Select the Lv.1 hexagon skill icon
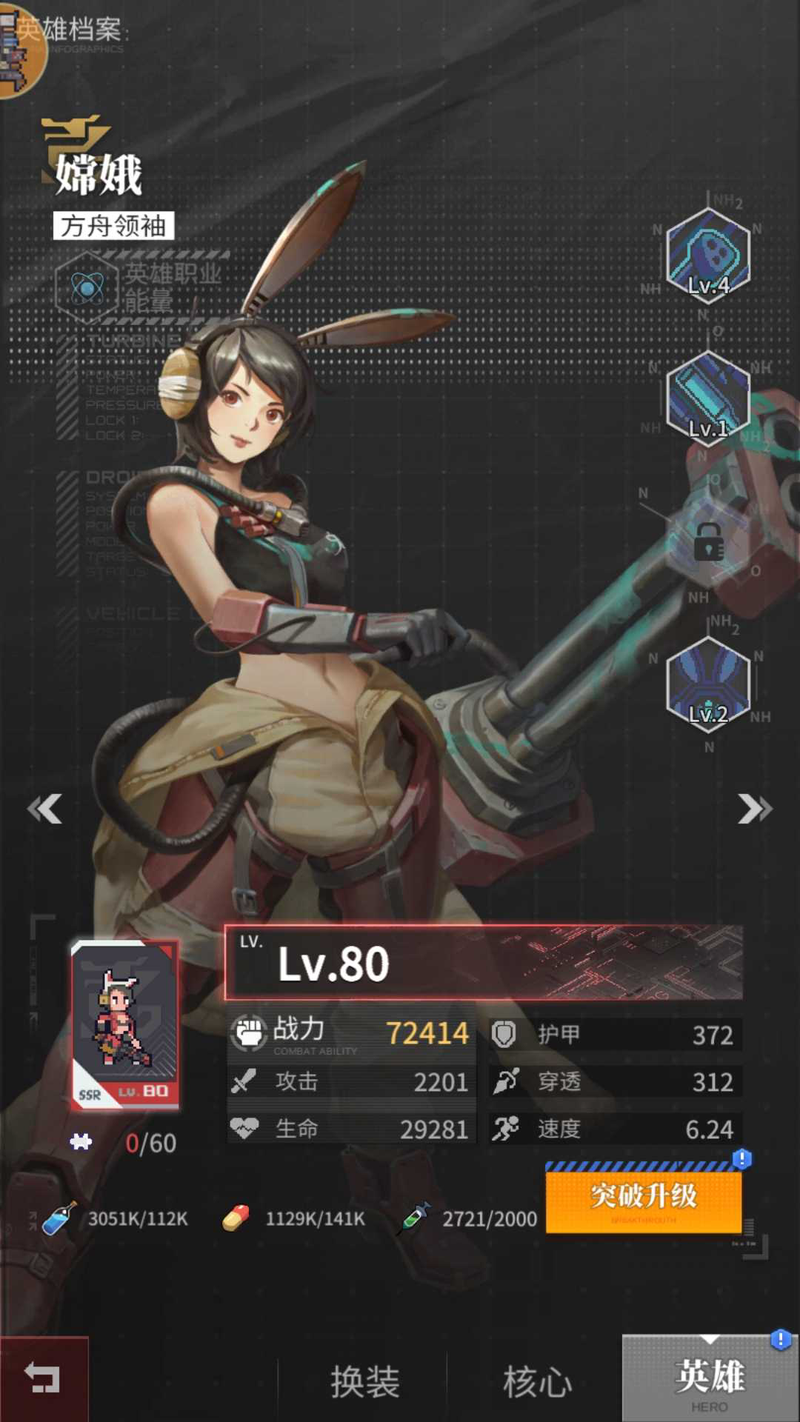 (x=708, y=398)
